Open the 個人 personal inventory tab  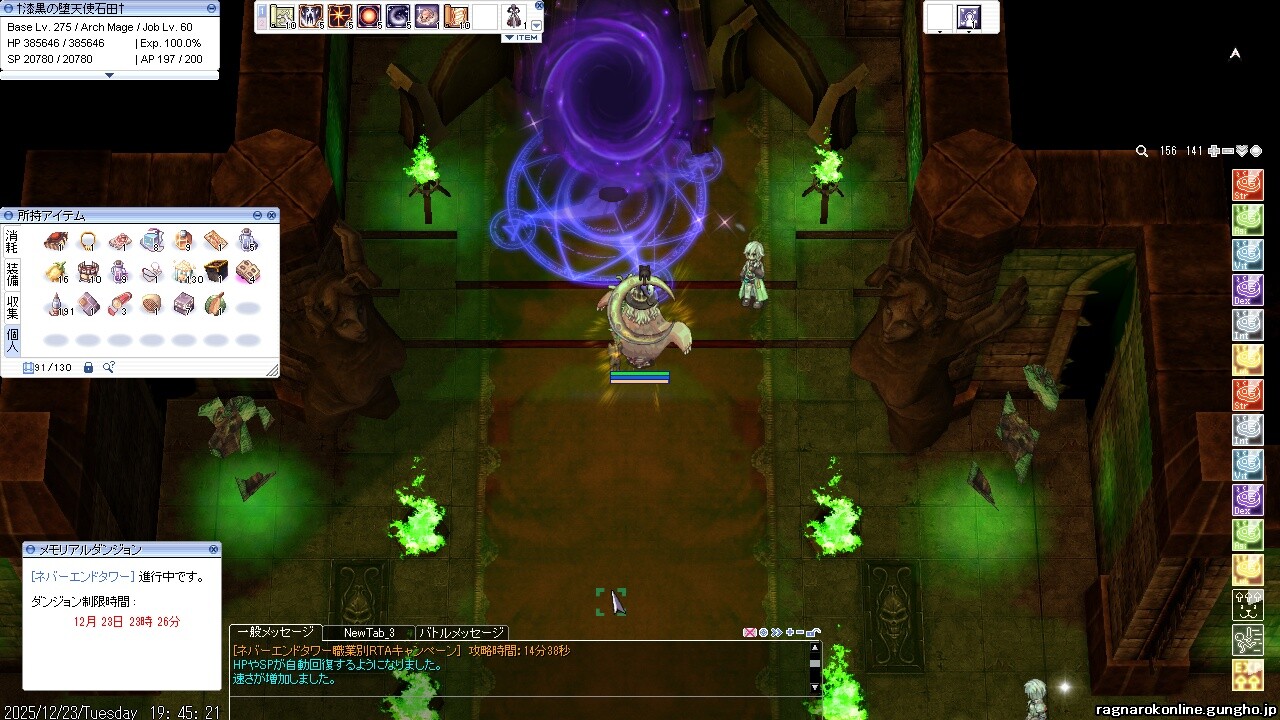pos(12,338)
